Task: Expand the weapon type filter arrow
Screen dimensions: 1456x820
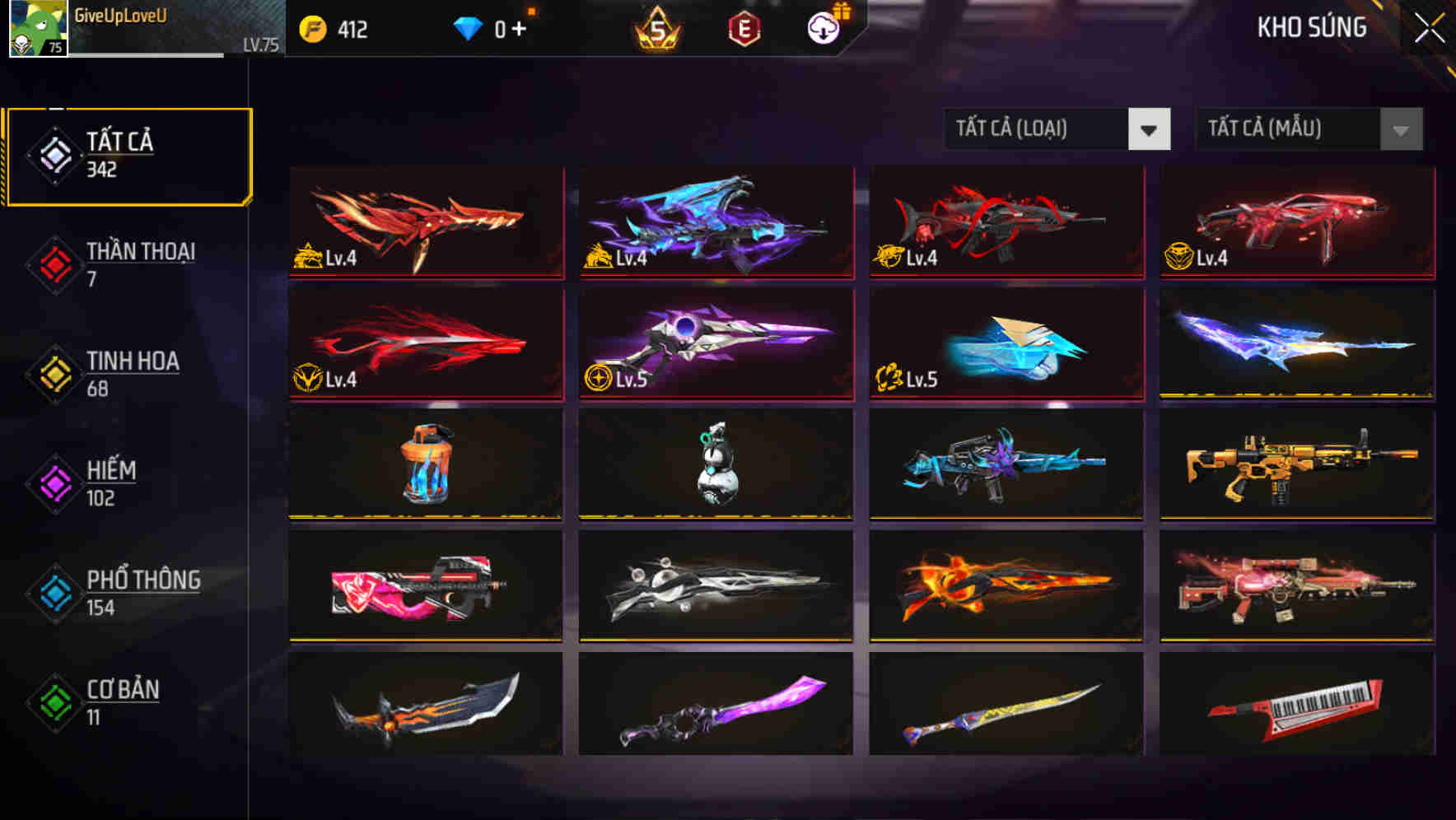Action: coord(1149,129)
